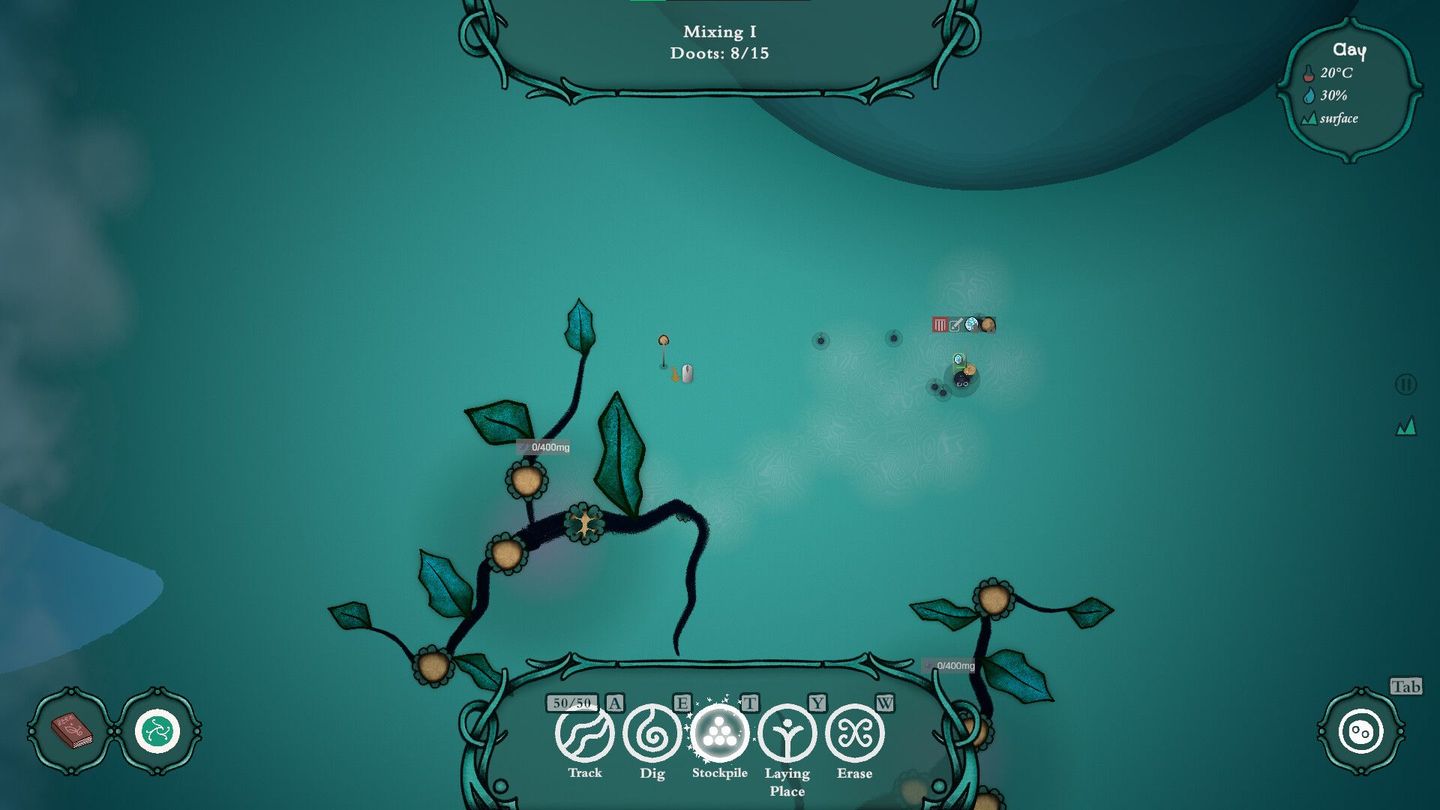Click the Clay biome panel header
This screenshot has height=810, width=1440.
coord(1348,50)
